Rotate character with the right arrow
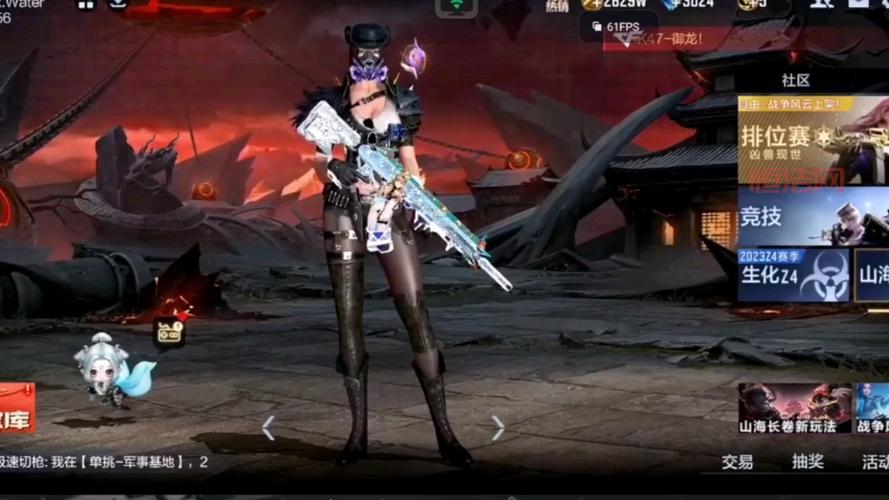The image size is (889, 500). 497,428
